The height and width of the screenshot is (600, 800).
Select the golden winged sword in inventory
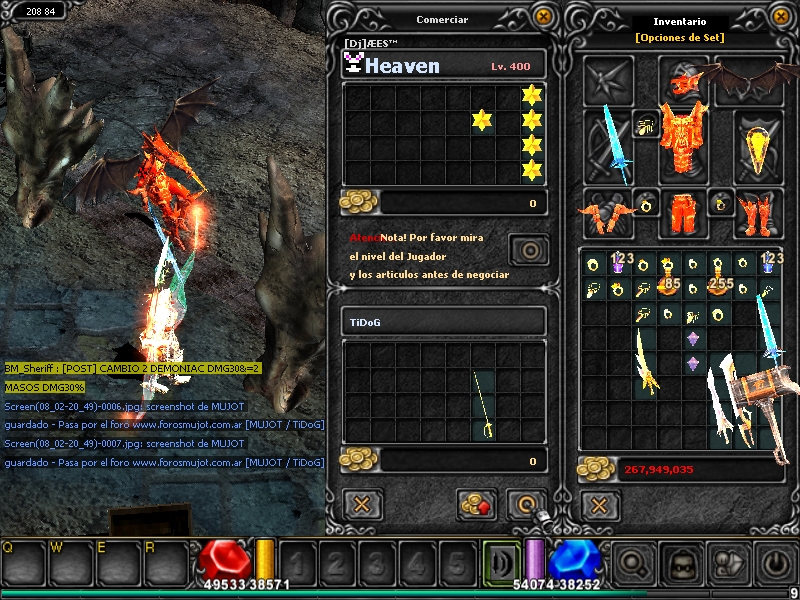pos(645,362)
